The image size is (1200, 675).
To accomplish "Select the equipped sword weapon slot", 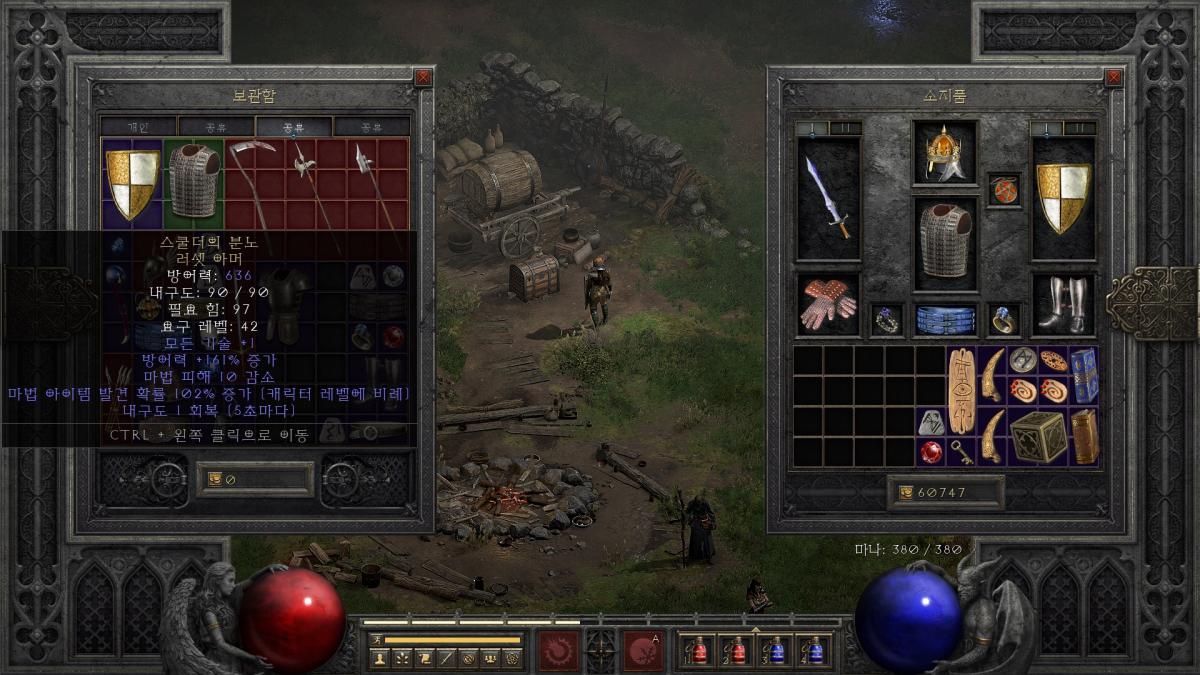I will point(828,197).
